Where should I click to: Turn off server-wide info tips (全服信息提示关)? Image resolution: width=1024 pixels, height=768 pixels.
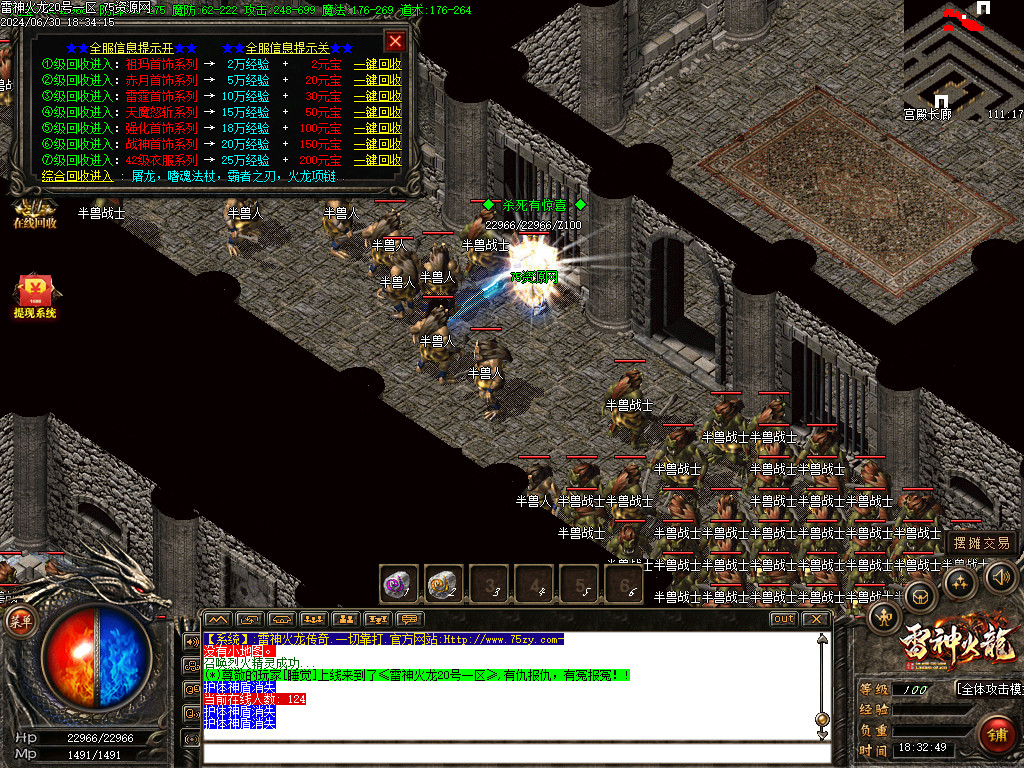tap(288, 47)
